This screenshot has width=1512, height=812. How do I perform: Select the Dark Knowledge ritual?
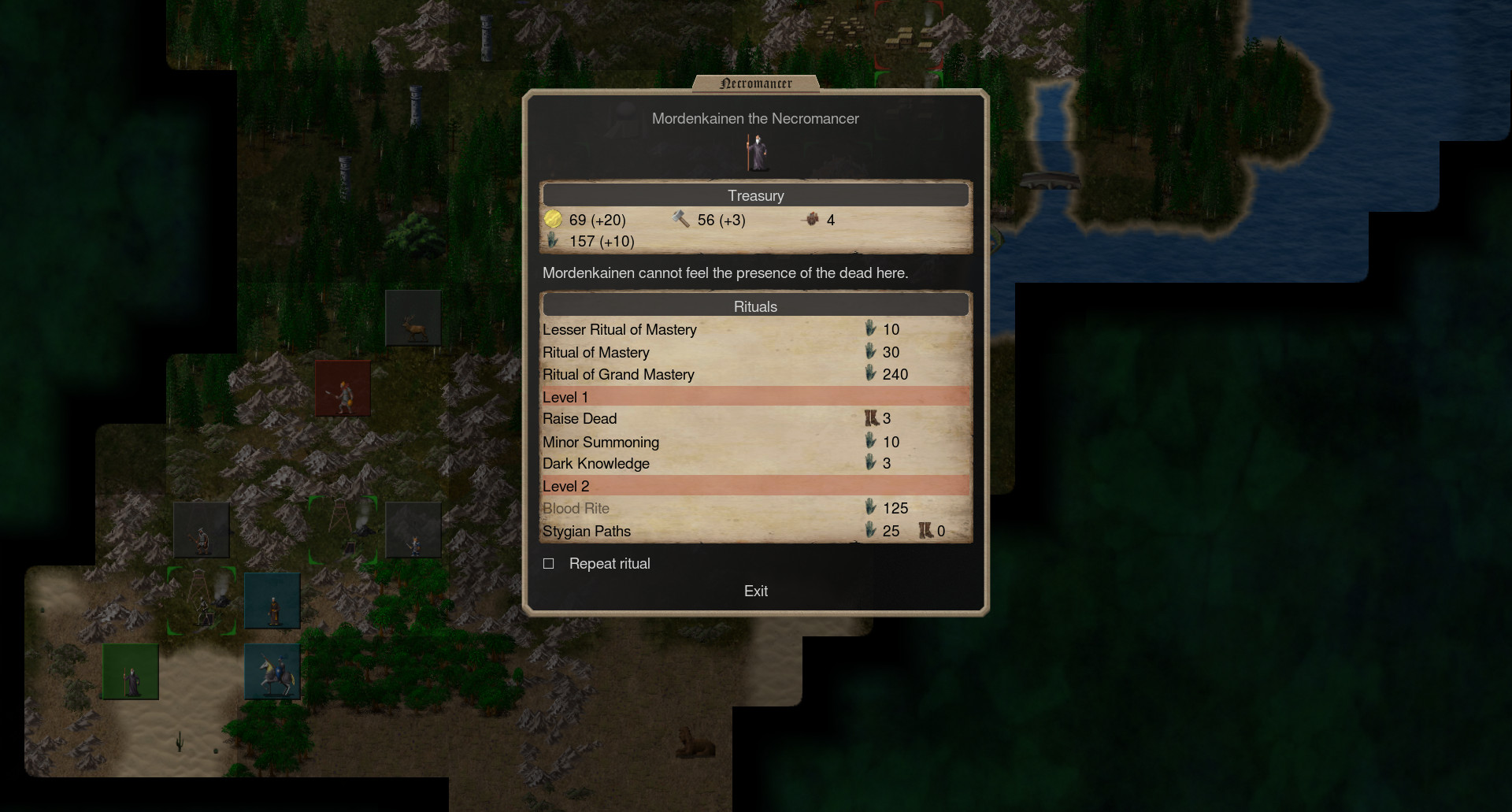click(595, 463)
